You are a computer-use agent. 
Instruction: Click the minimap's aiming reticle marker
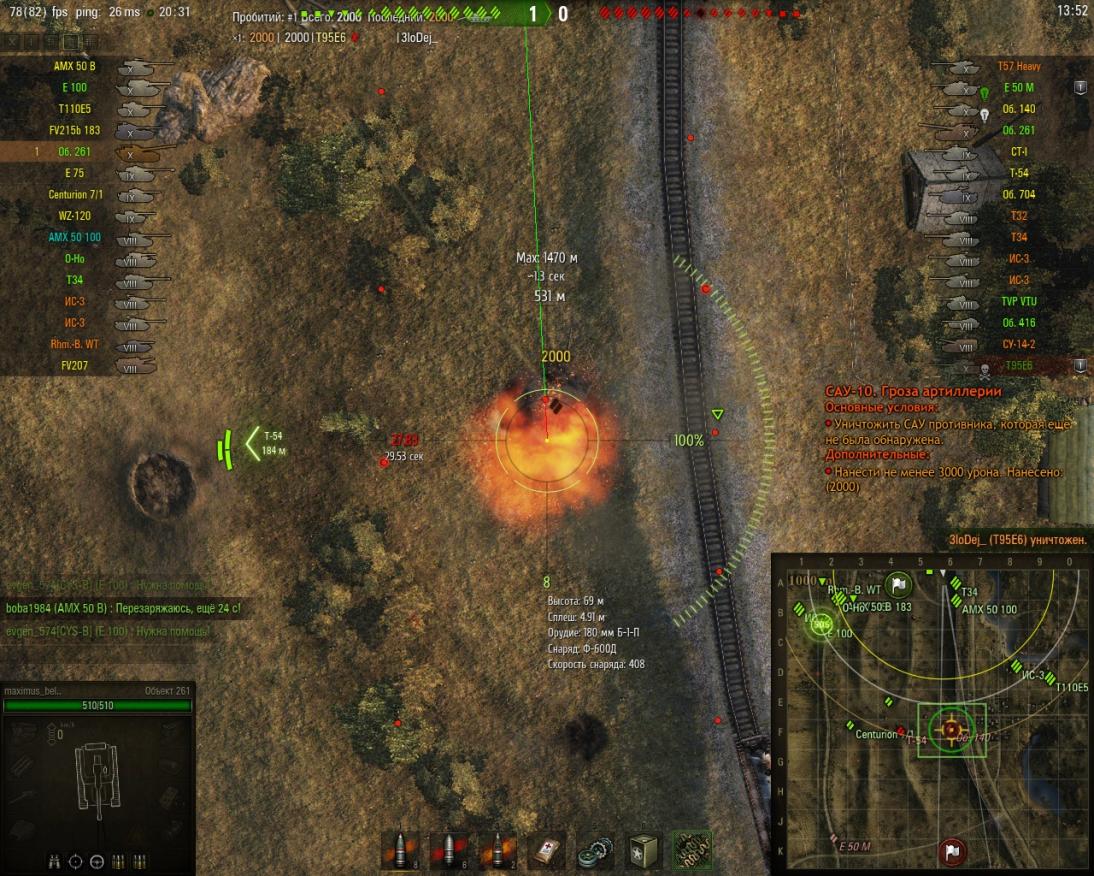point(950,731)
